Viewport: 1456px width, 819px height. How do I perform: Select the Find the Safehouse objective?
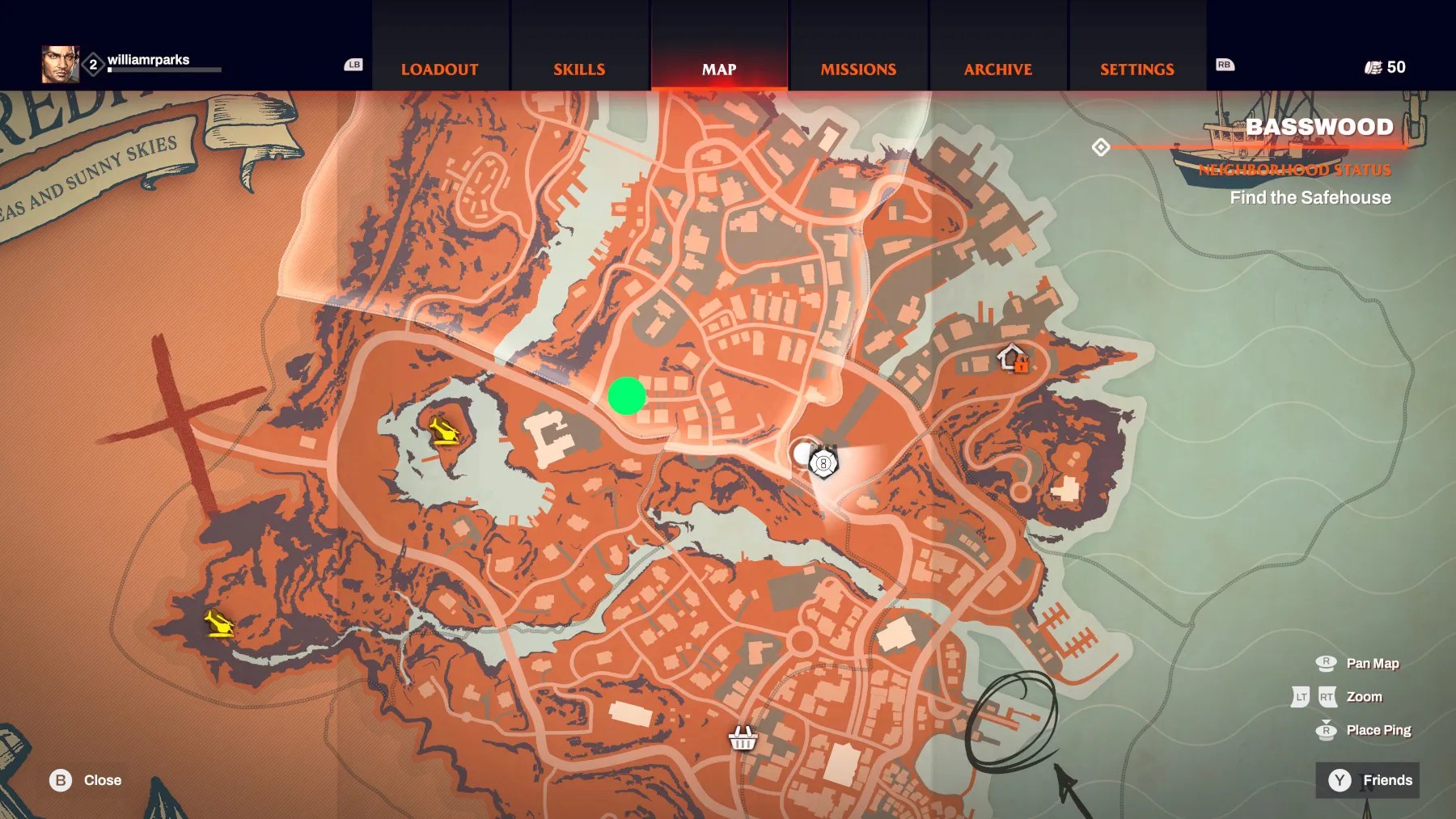pyautogui.click(x=1310, y=198)
